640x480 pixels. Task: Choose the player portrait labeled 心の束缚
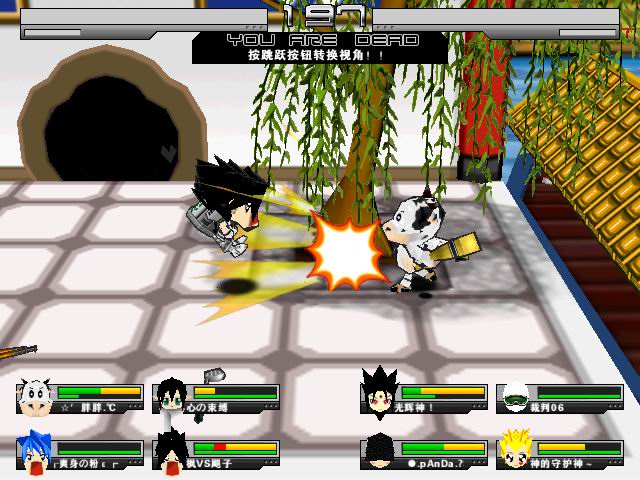click(x=171, y=397)
